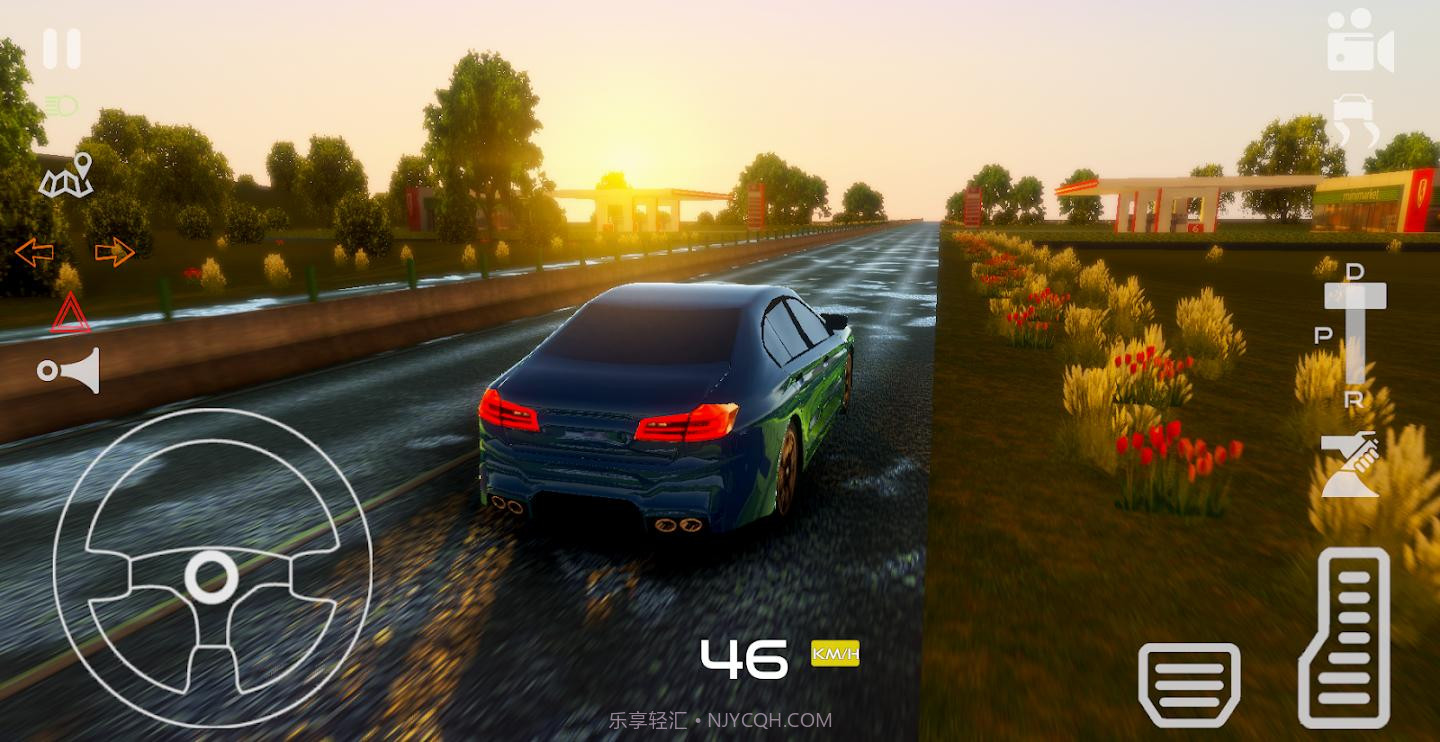Switch the camera view
Screen dimensions: 1440x742
[1360, 42]
